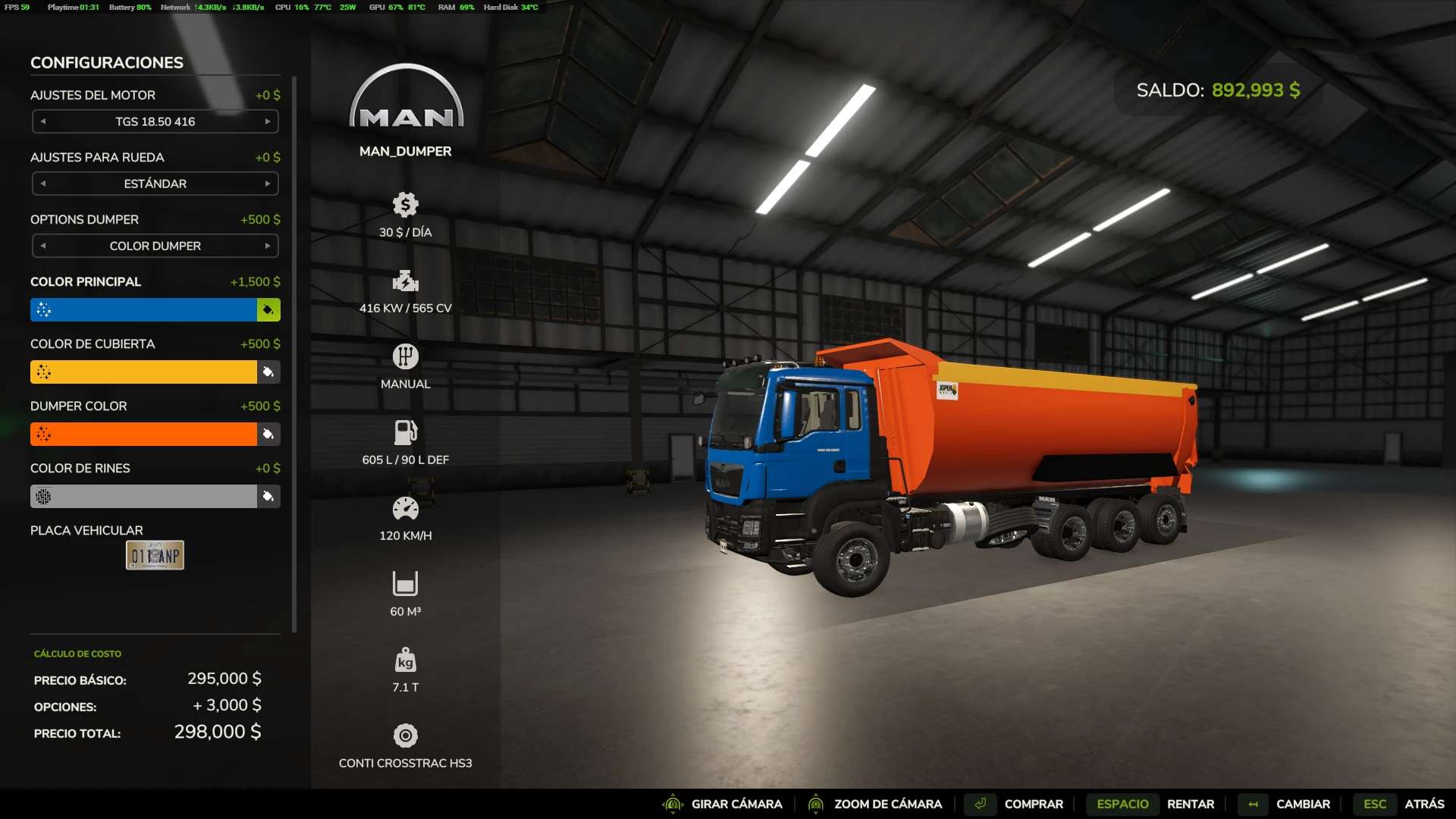Click the paint bucket beside Color de Cubierta
The height and width of the screenshot is (819, 1456).
pyautogui.click(x=268, y=372)
